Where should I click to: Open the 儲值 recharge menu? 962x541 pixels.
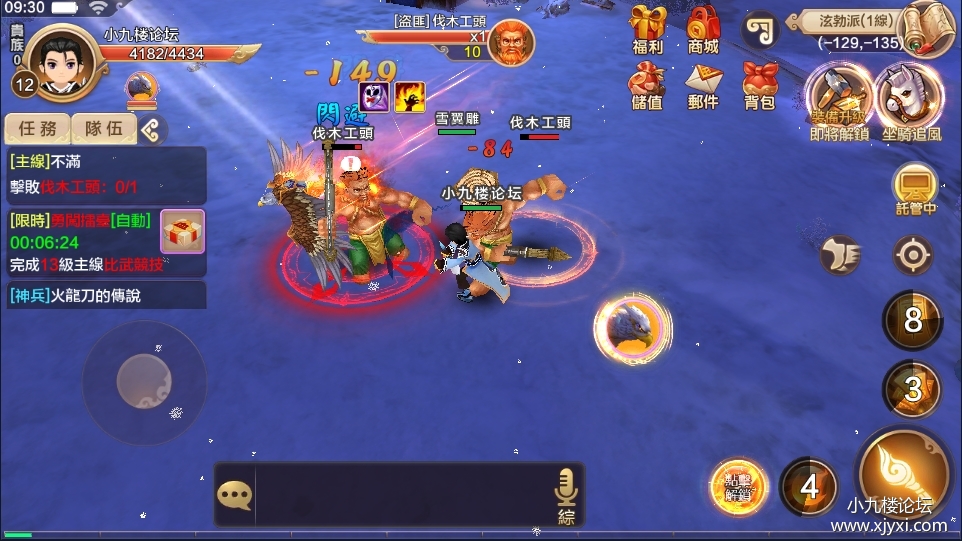648,84
